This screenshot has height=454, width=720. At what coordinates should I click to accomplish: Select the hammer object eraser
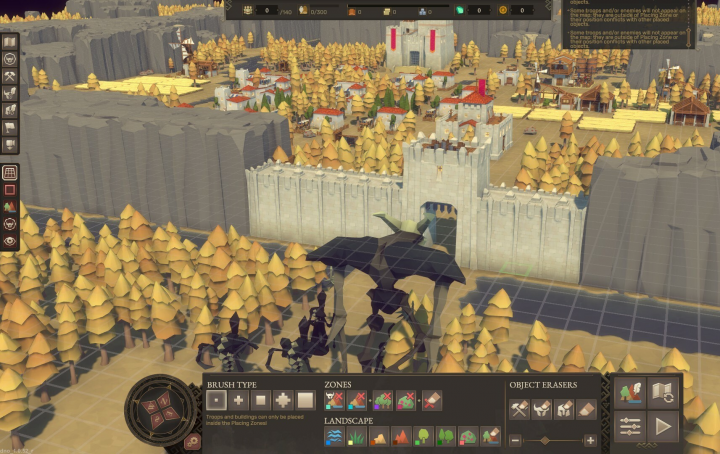tap(519, 408)
